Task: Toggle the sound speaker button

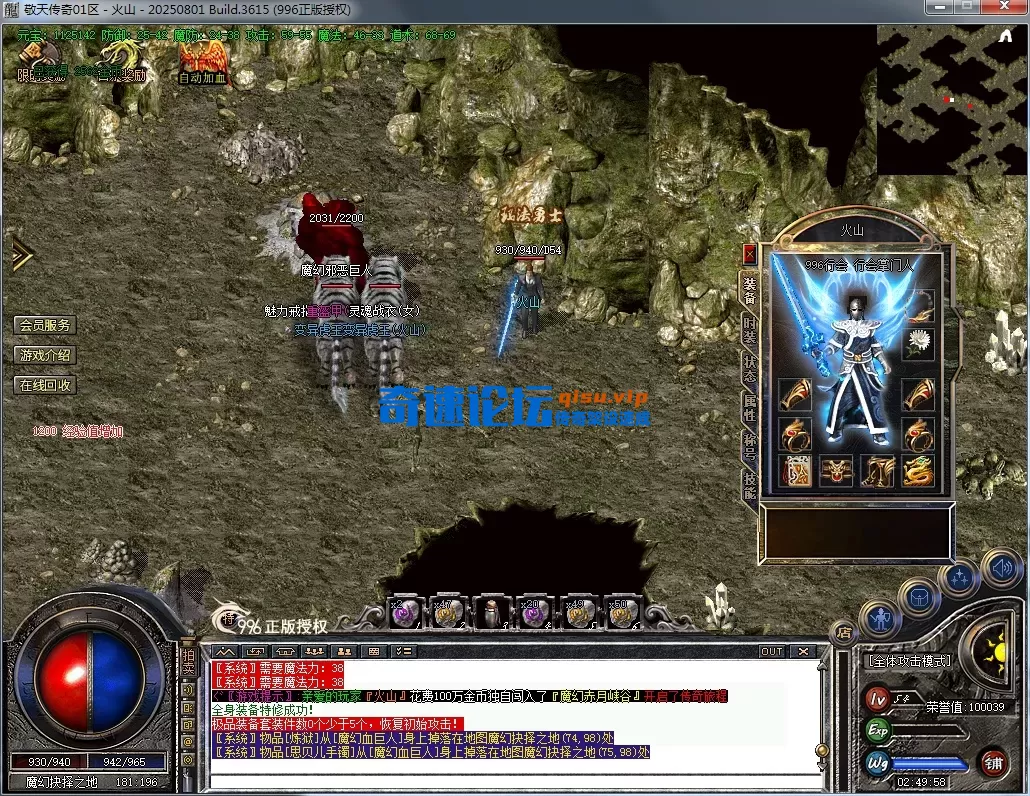Action: tap(1000, 569)
